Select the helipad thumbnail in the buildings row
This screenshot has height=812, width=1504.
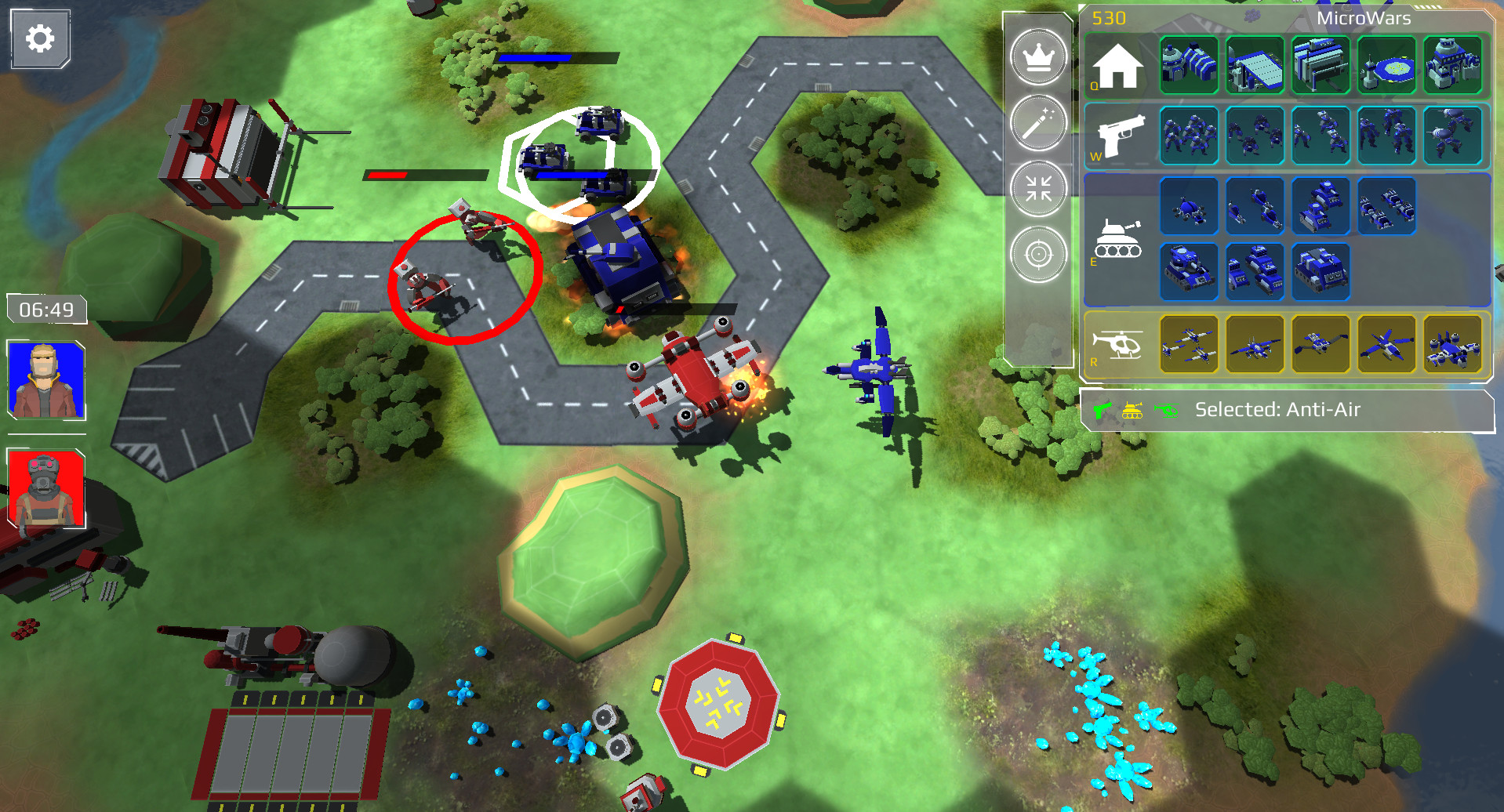tap(1386, 64)
